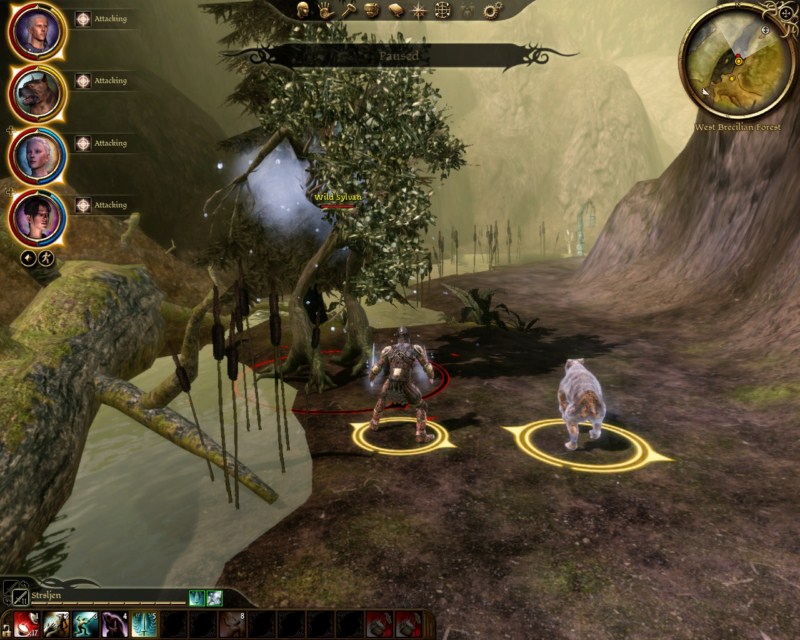This screenshot has height=640, width=800.
Task: Open the area map compass star icon
Action: coord(419,10)
